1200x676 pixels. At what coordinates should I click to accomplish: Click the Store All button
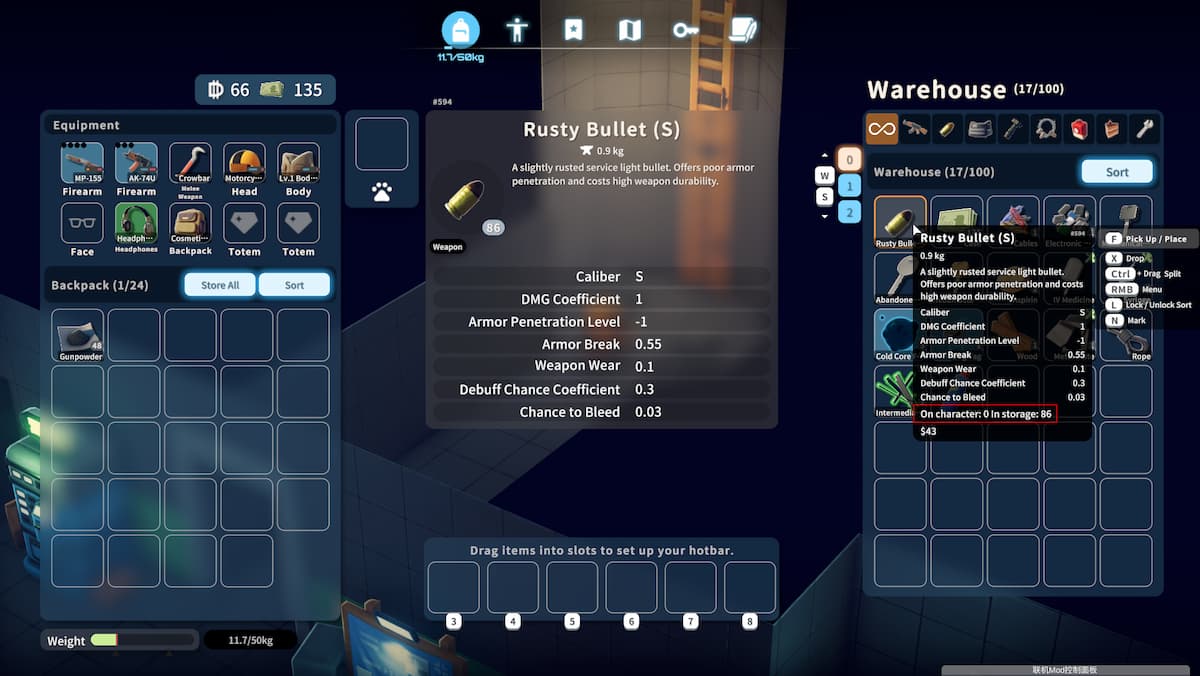220,285
